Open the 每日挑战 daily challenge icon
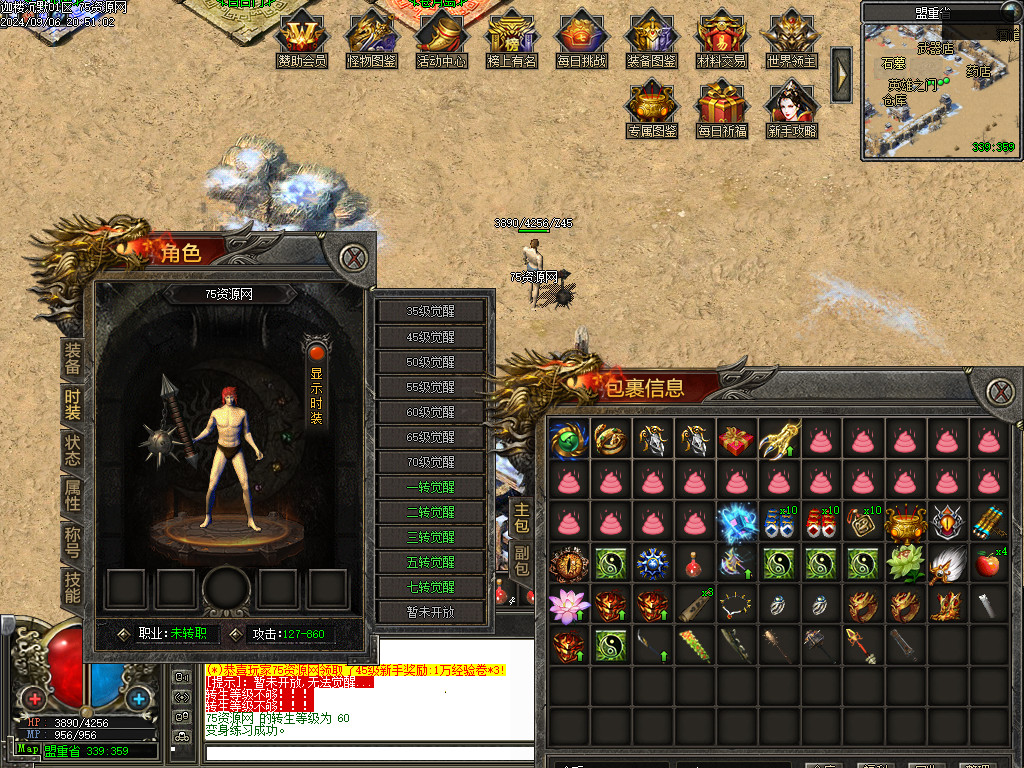The image size is (1024, 768). tap(581, 38)
